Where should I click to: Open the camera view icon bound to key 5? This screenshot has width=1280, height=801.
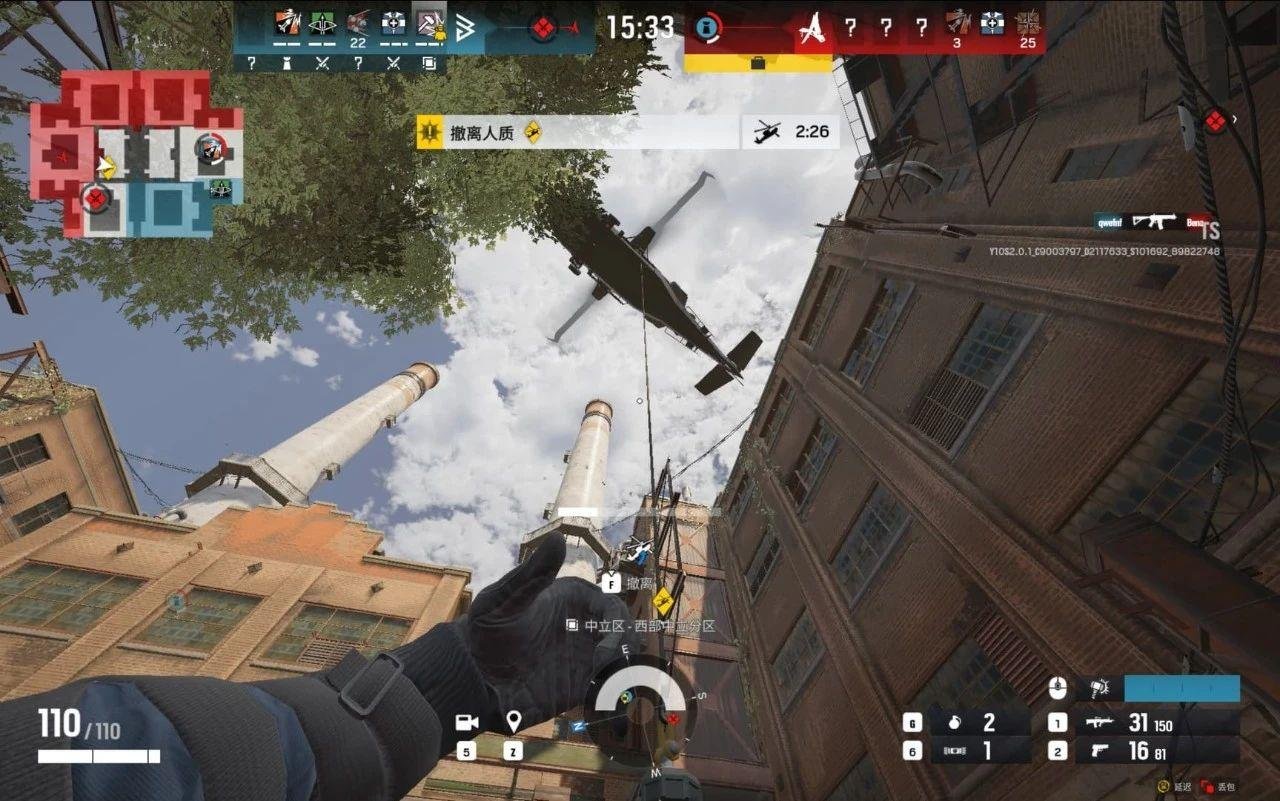[465, 722]
